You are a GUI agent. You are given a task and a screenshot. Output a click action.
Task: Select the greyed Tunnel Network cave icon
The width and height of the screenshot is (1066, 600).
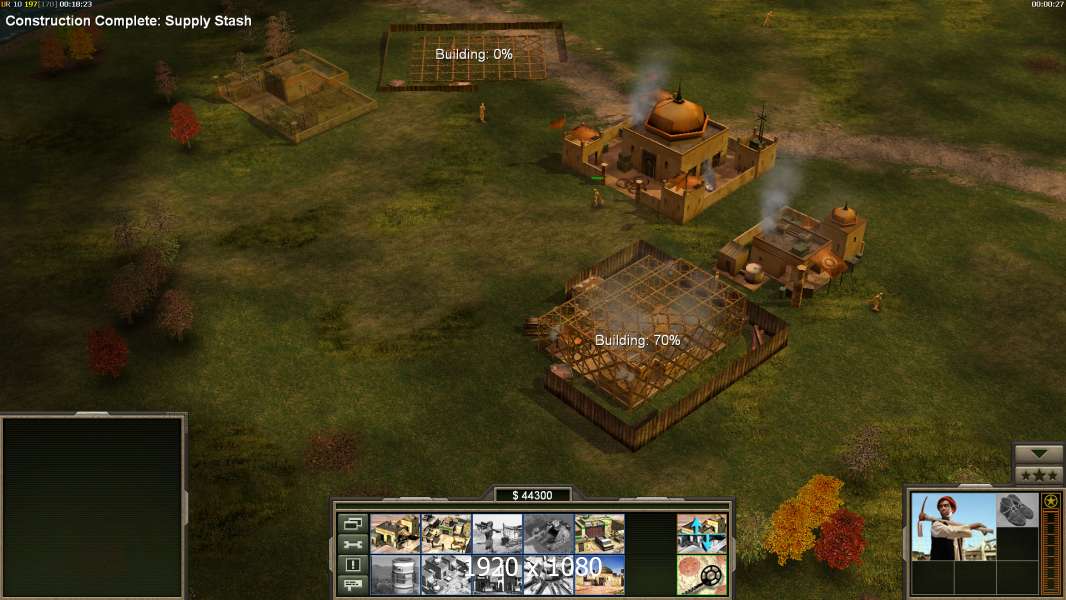coord(548,533)
